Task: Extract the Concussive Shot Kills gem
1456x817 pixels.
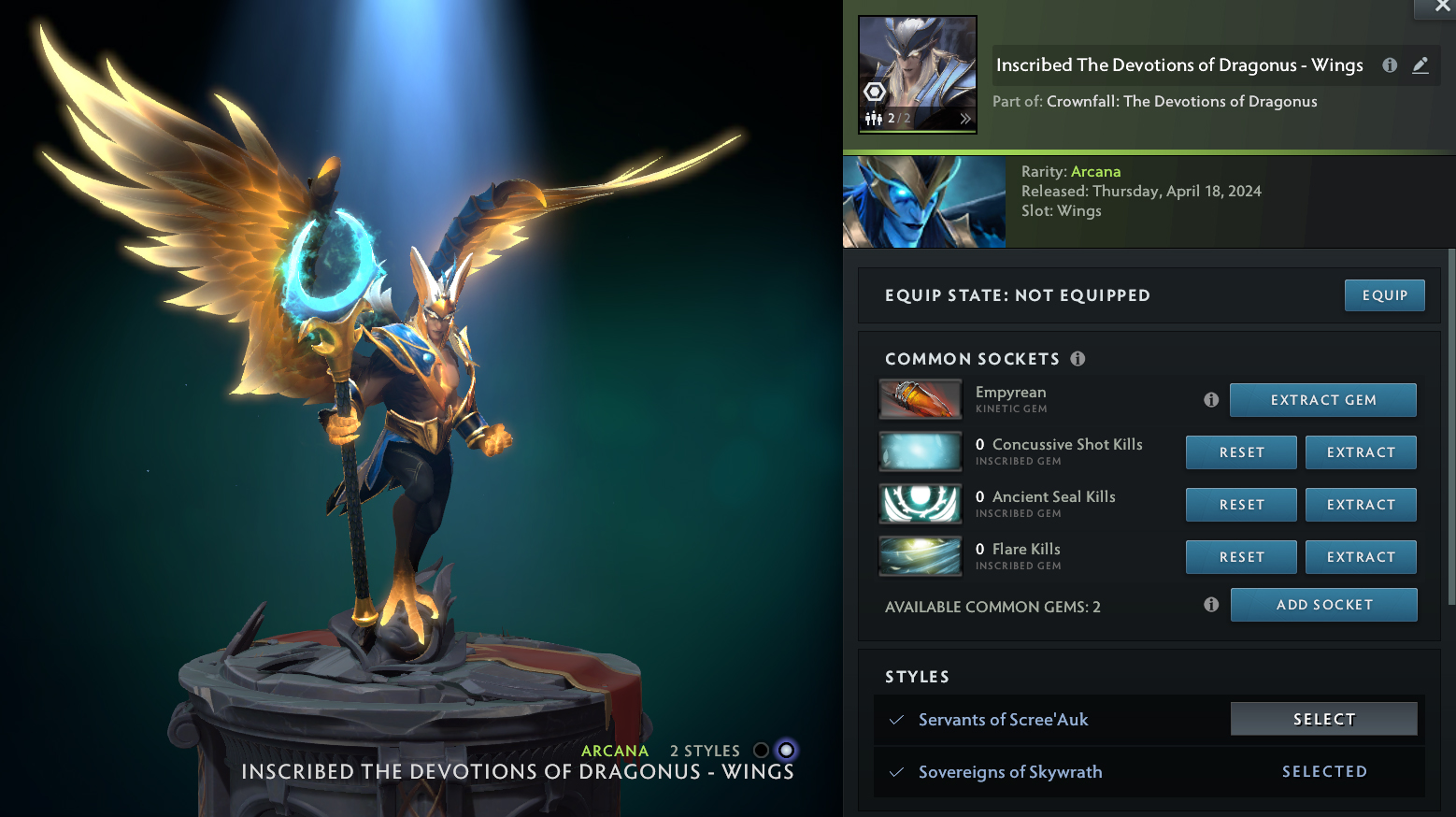Action: (x=1360, y=452)
